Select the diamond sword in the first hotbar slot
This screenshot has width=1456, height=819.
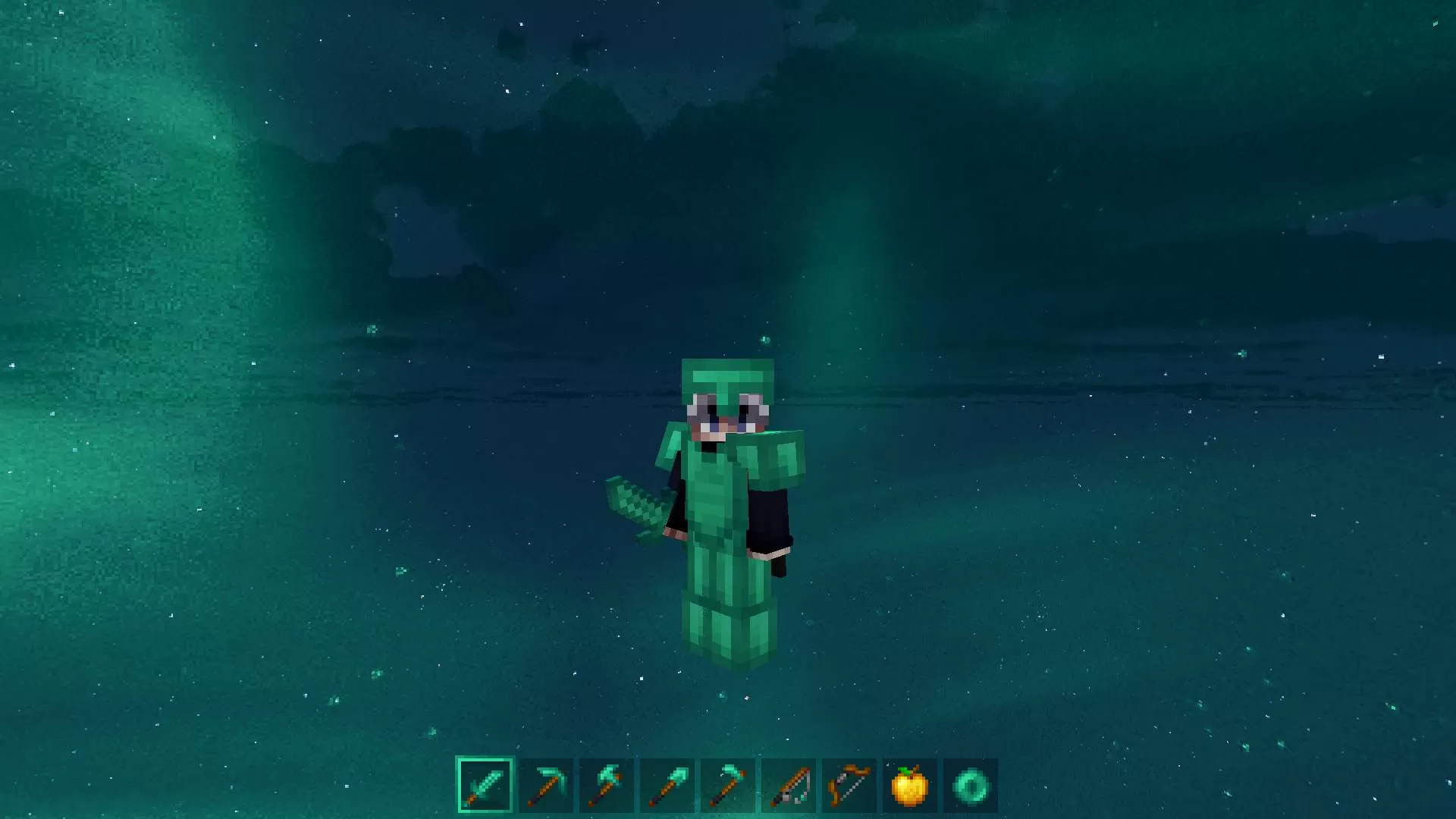point(485,786)
